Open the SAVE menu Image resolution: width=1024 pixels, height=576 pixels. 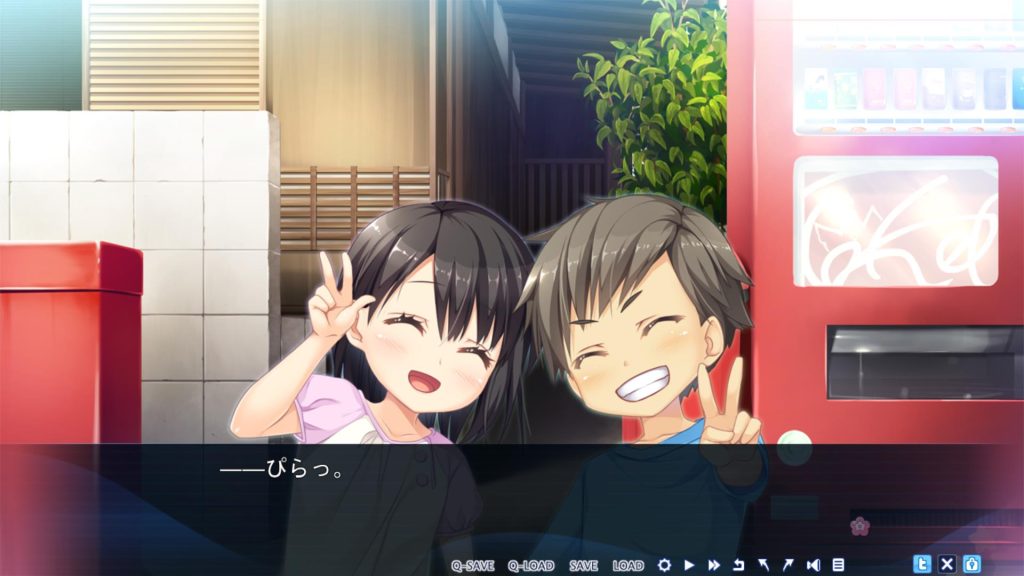583,565
